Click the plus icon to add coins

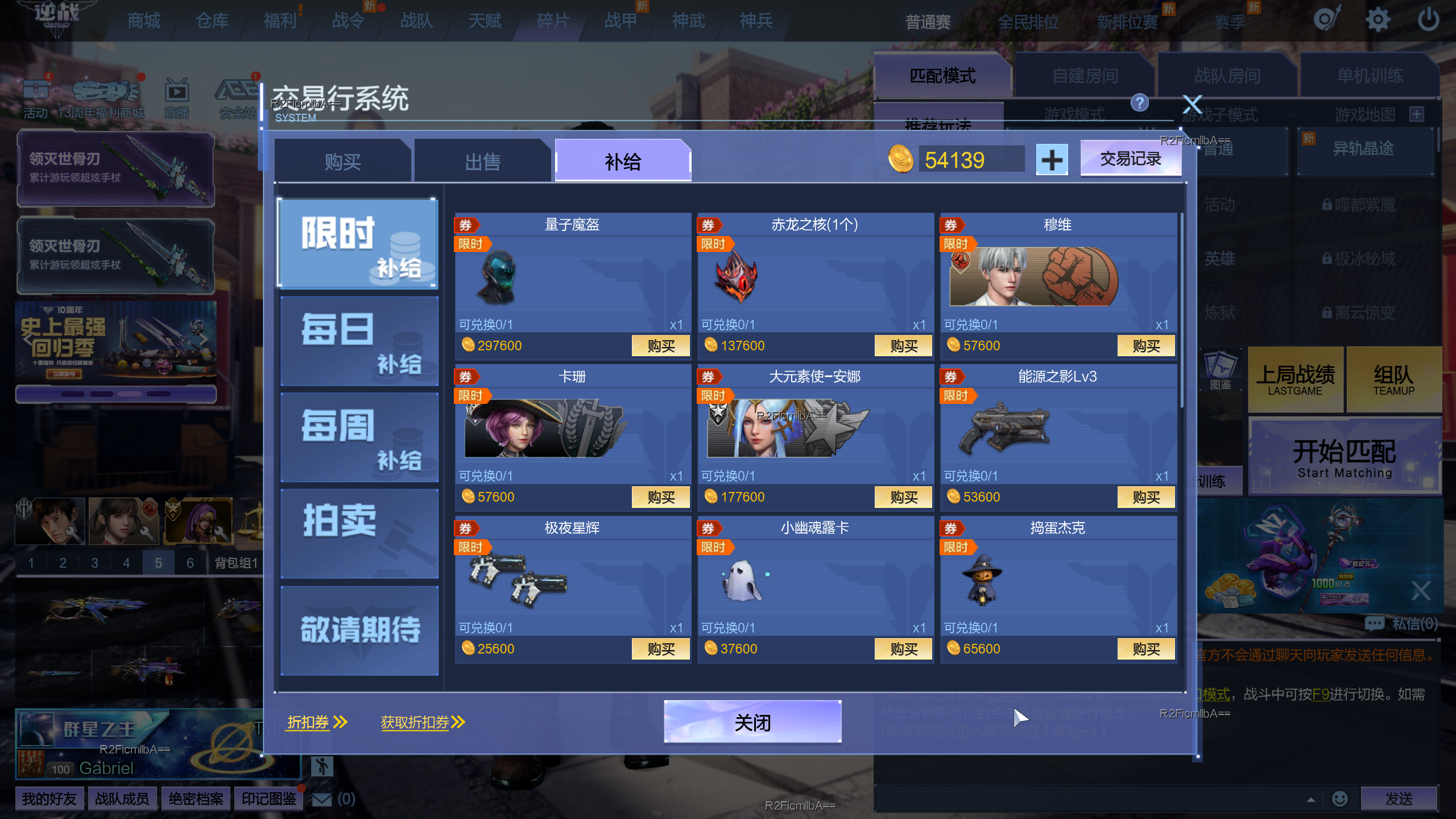point(1051,159)
